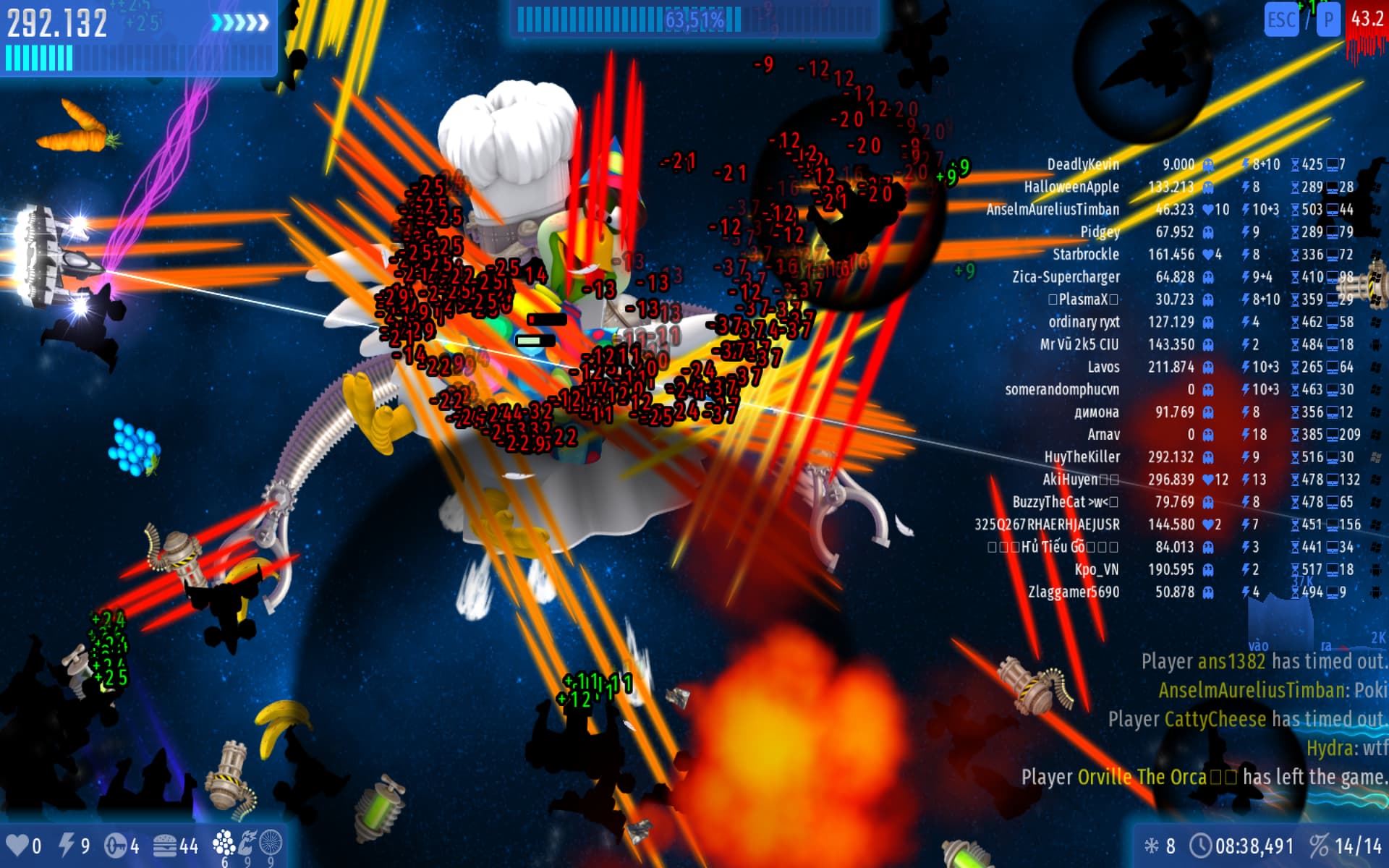This screenshot has height=868, width=1389.
Task: Select HalloweenApple's scoreboard row
Action: coord(1071,187)
